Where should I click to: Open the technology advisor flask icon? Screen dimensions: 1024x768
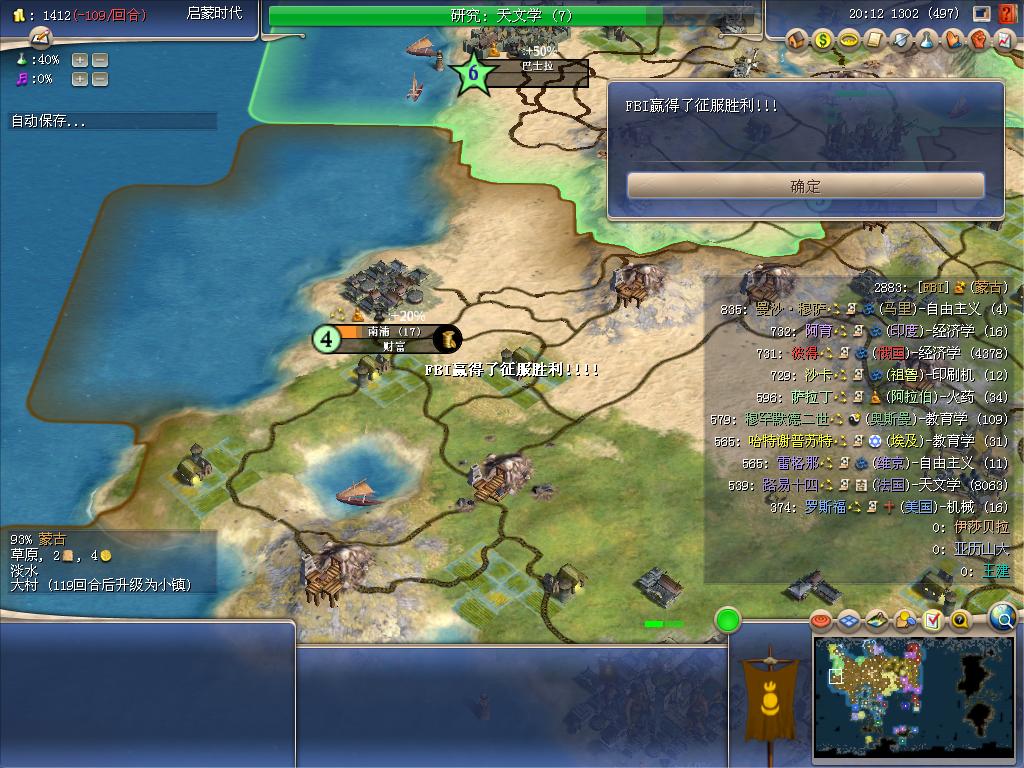point(927,41)
